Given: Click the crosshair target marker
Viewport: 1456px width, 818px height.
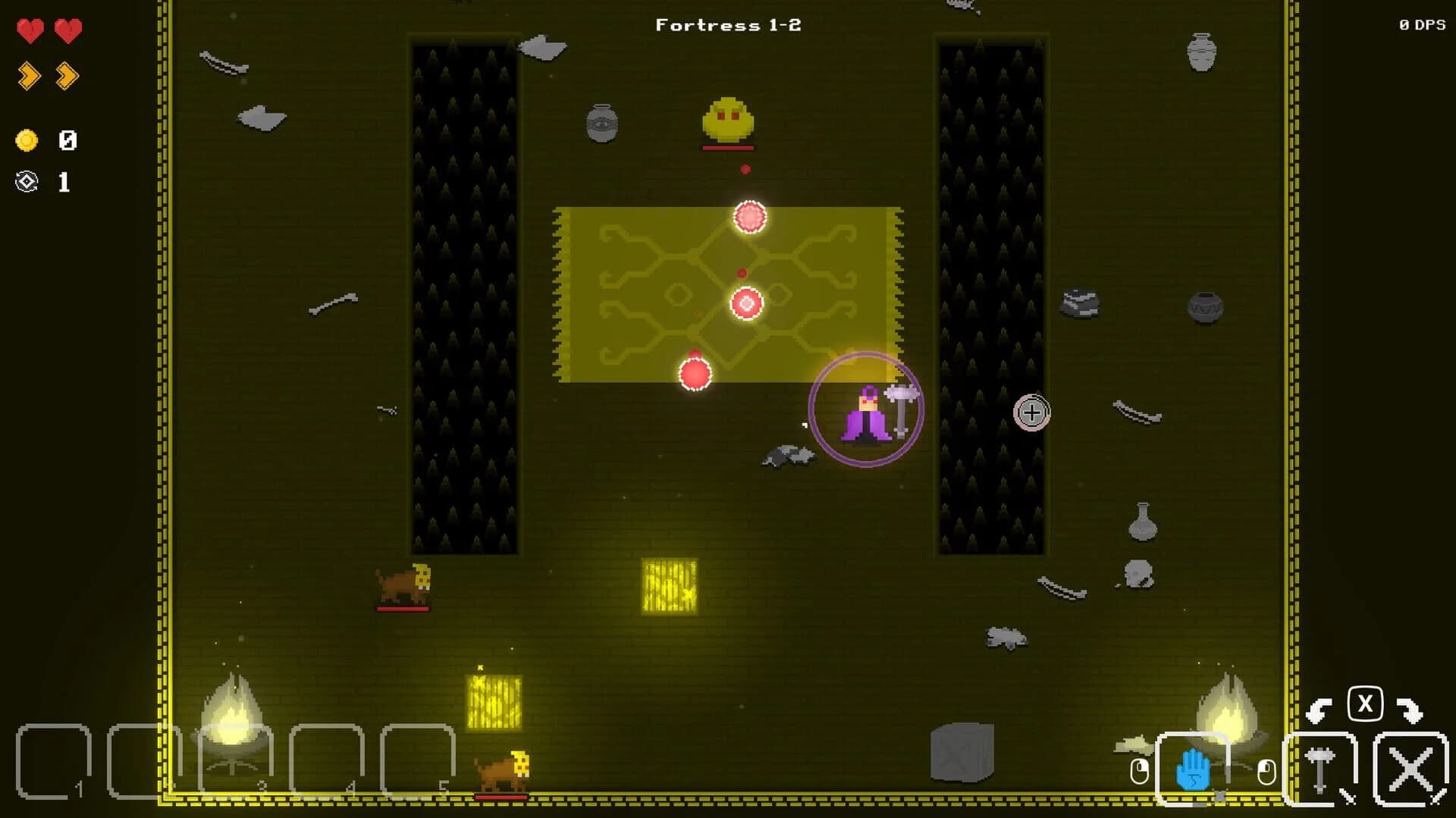Looking at the screenshot, I should 1031,412.
